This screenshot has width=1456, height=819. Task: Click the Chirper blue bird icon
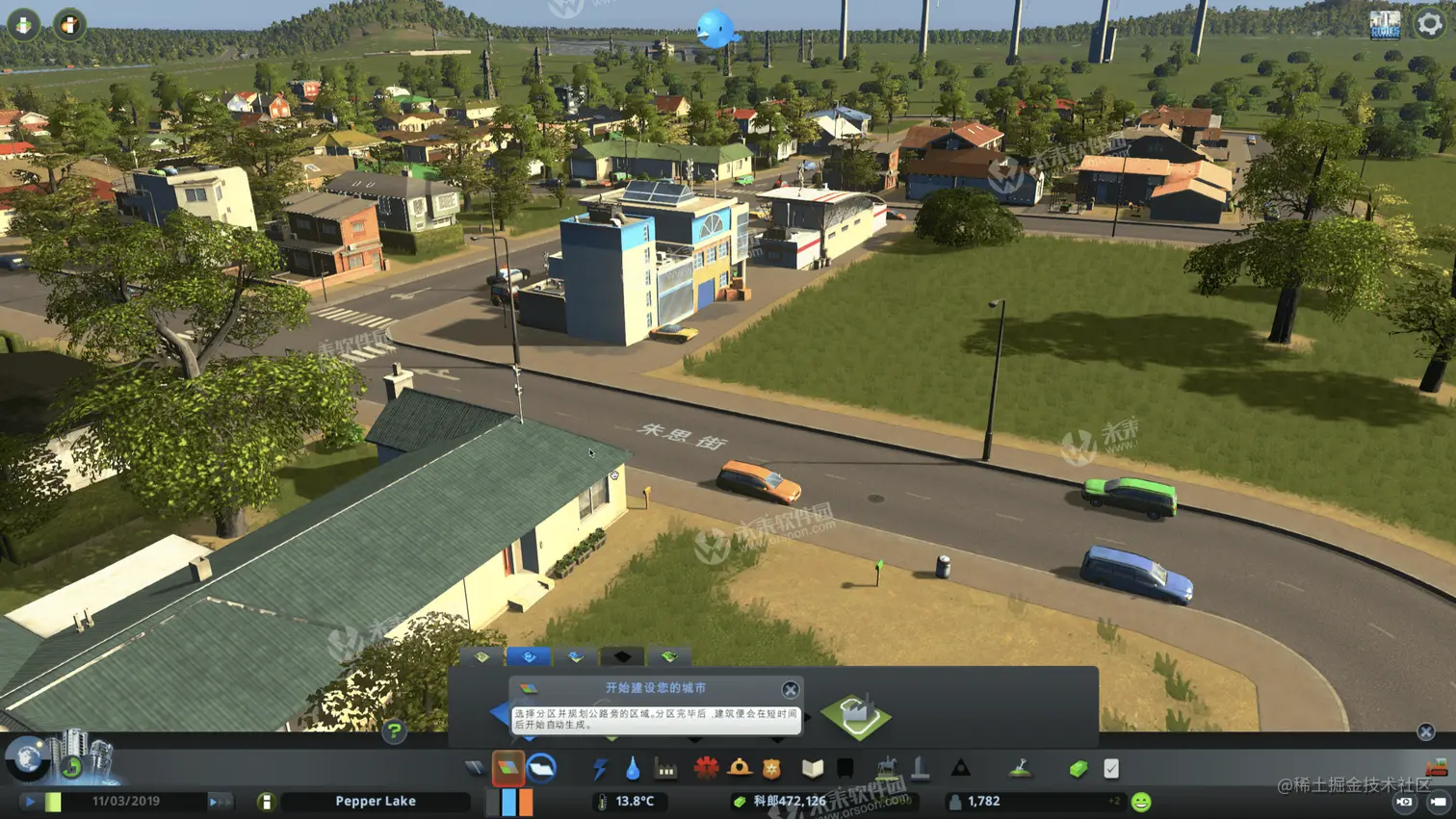pyautogui.click(x=715, y=29)
